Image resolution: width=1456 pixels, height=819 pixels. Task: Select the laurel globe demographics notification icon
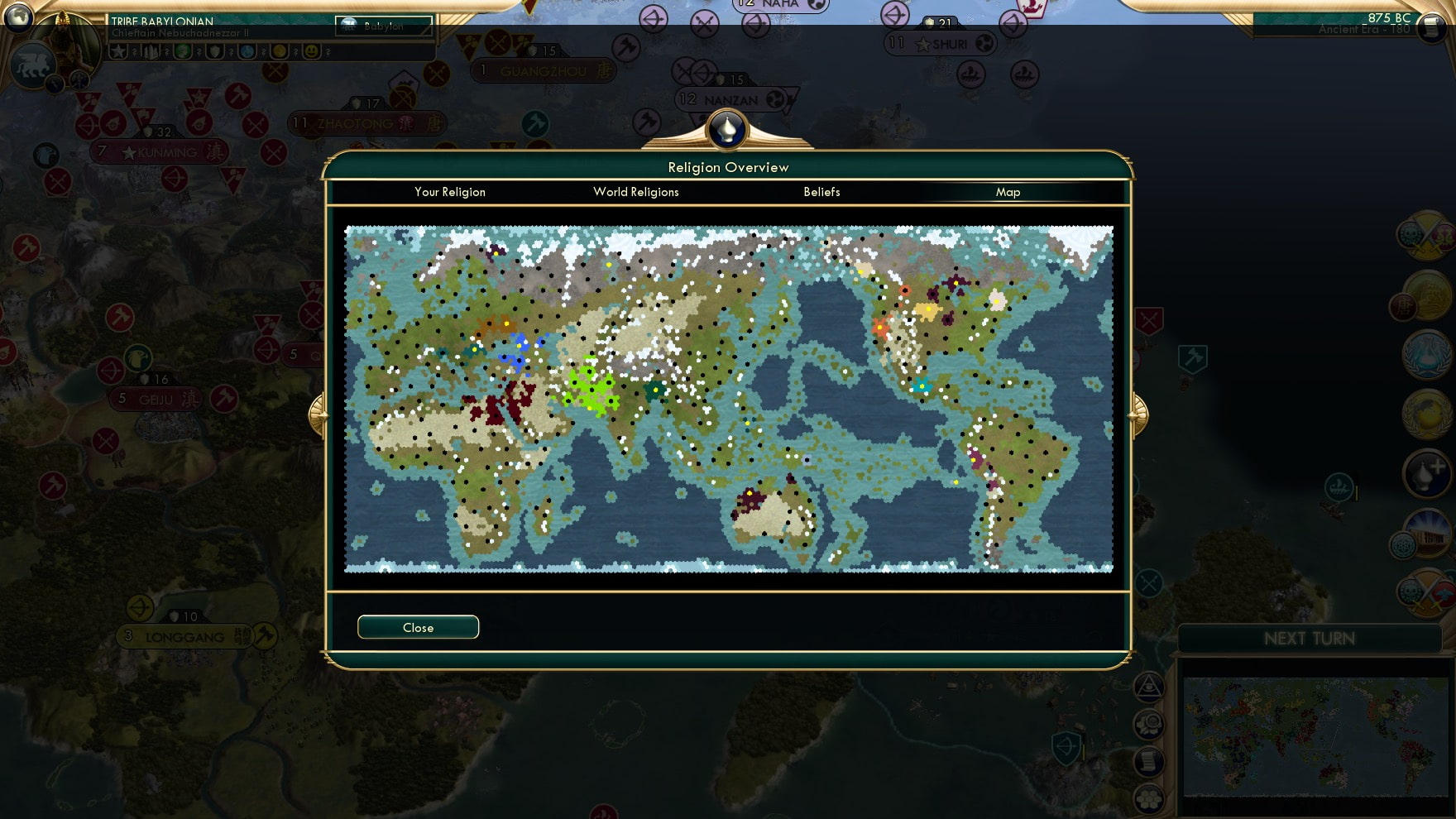(1427, 414)
